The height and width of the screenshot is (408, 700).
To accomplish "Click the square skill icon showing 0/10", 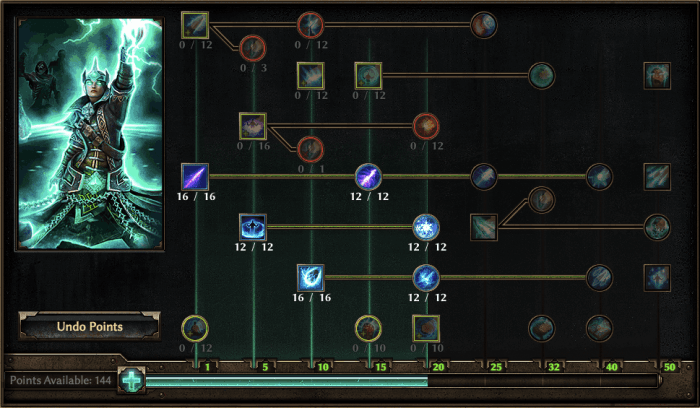I will (x=427, y=327).
